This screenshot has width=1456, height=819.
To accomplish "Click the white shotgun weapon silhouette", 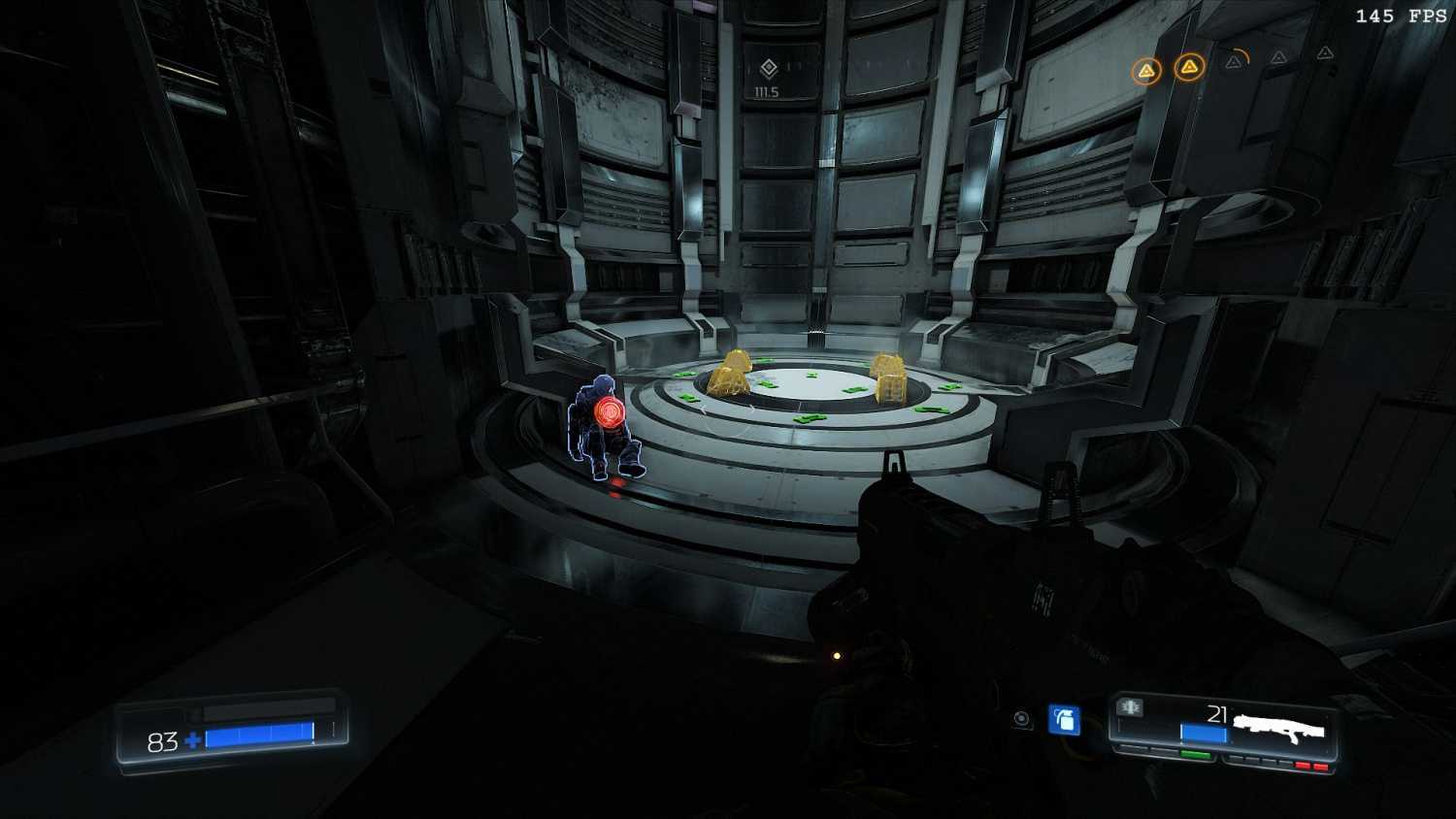I will (x=1278, y=726).
